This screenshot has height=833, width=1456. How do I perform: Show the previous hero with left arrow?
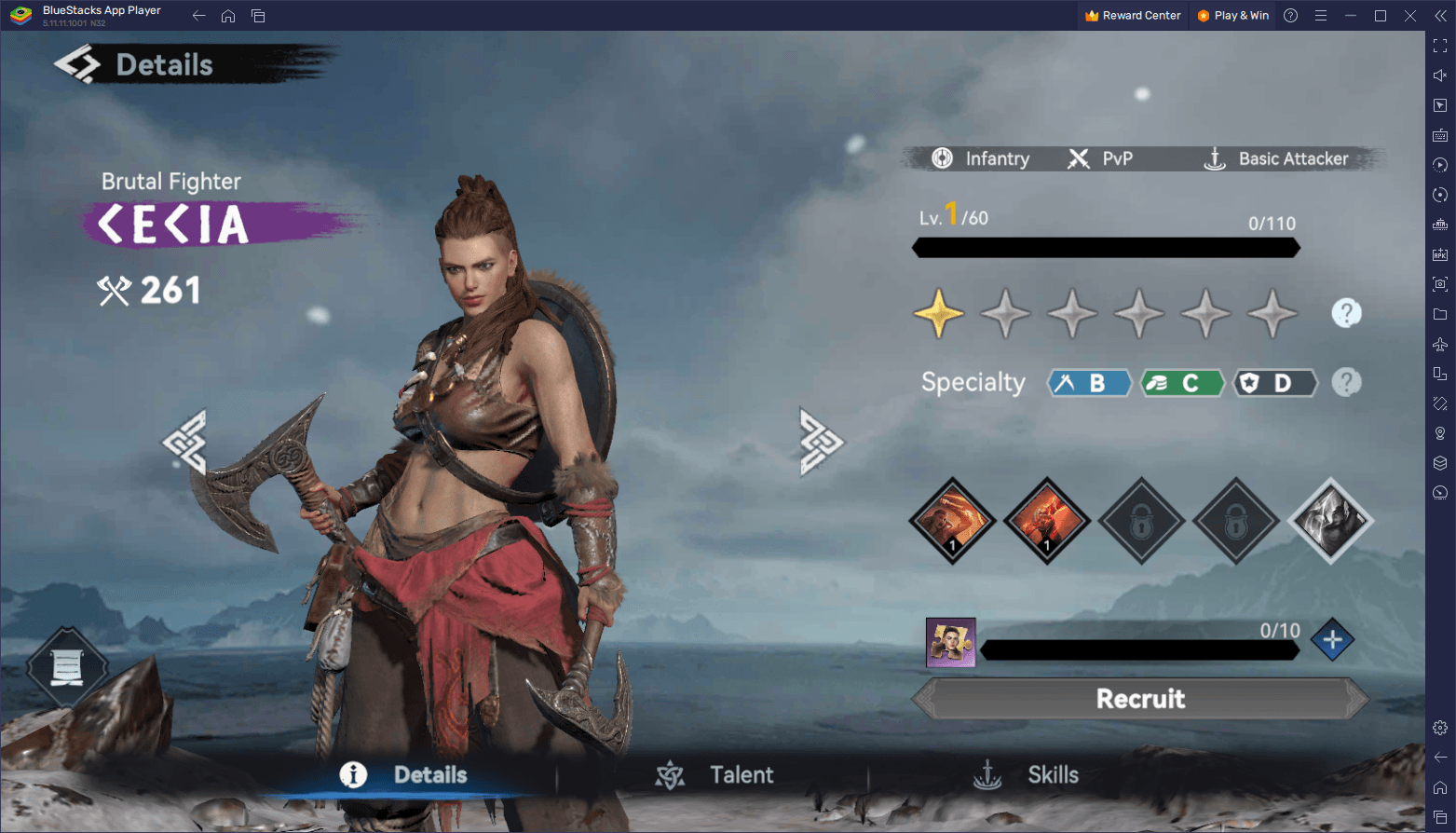coord(184,443)
